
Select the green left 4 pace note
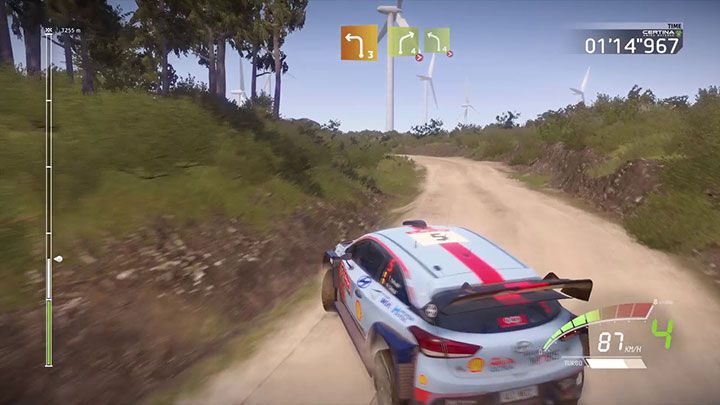(436, 40)
